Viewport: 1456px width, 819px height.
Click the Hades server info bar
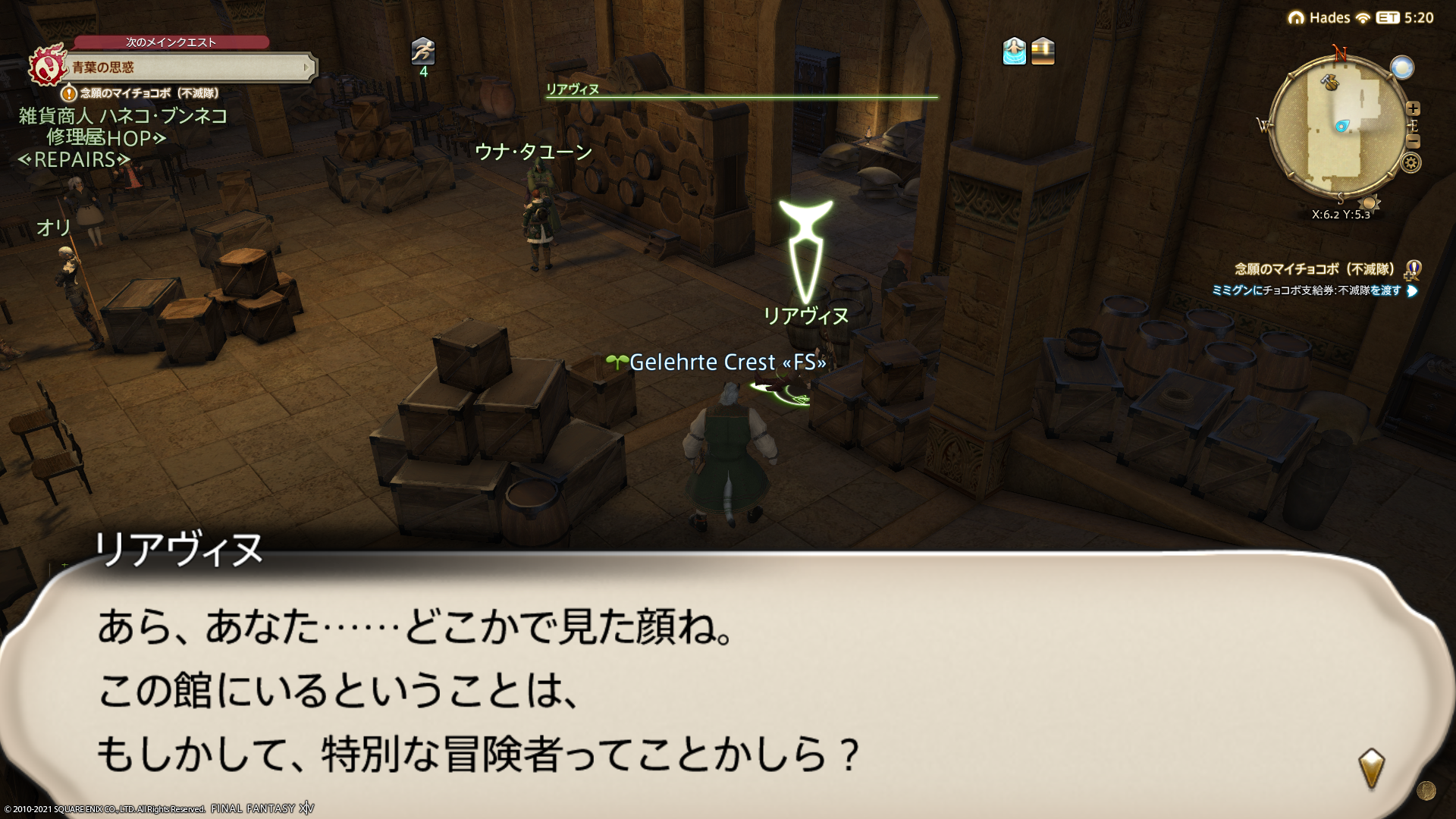[1329, 17]
